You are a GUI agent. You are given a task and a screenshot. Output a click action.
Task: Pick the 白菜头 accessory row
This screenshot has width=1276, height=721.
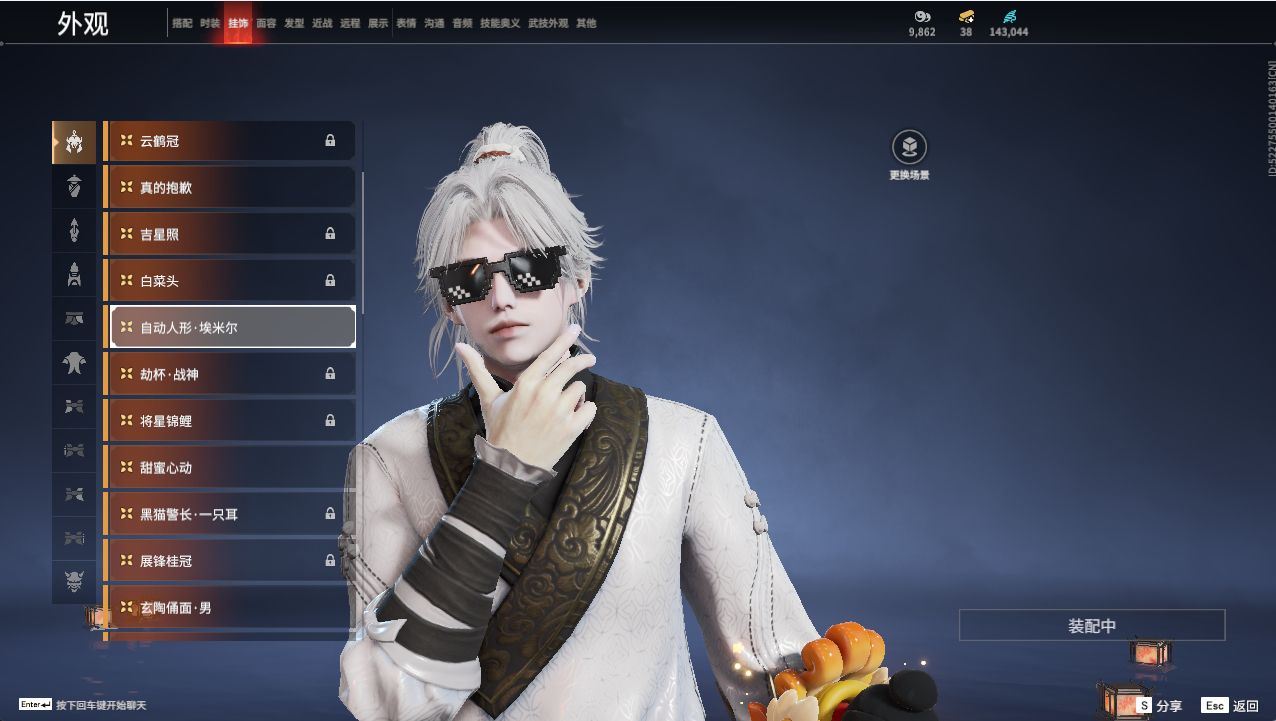pyautogui.click(x=230, y=281)
